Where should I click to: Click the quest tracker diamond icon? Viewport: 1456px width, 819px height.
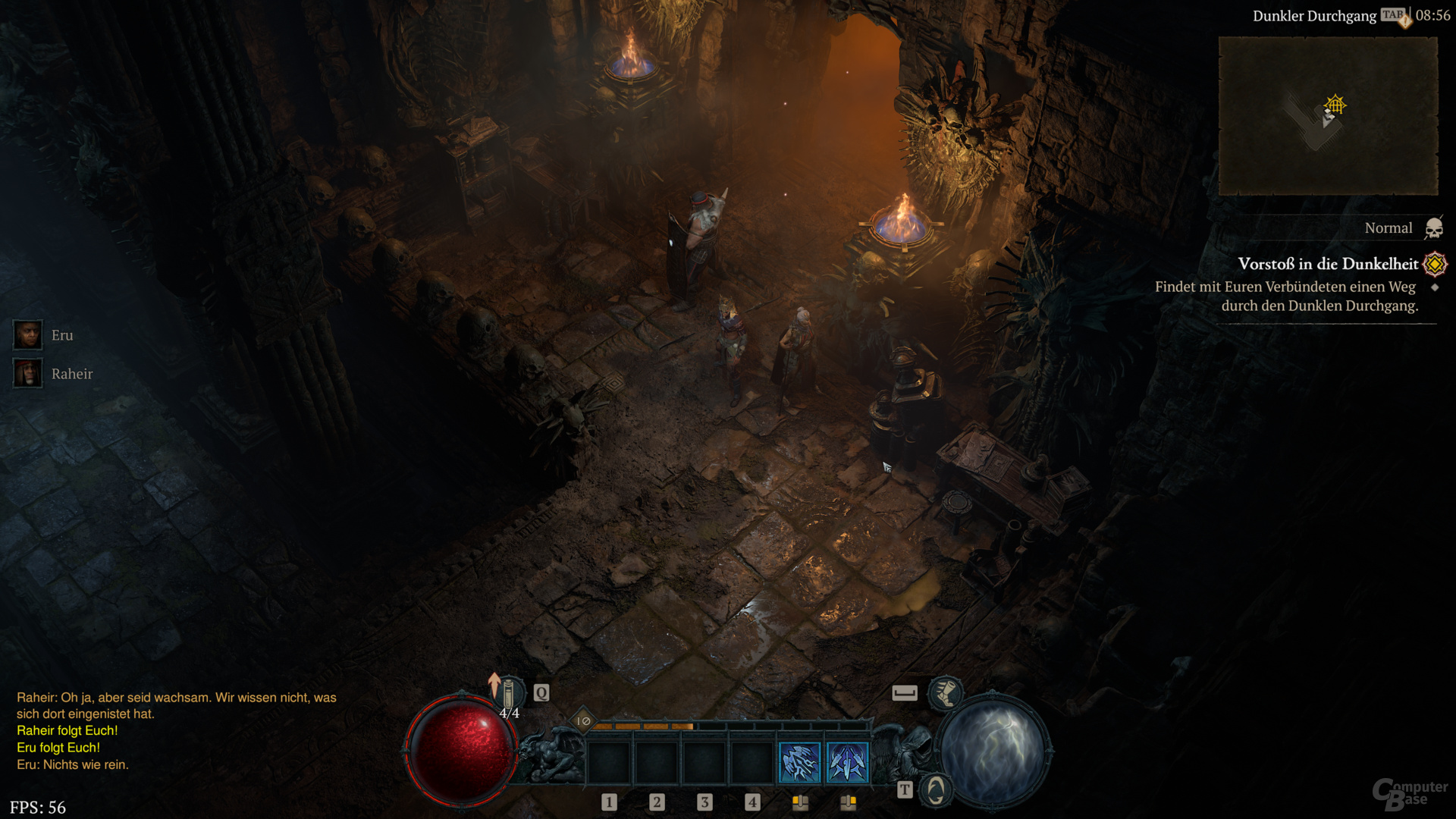click(x=1435, y=264)
